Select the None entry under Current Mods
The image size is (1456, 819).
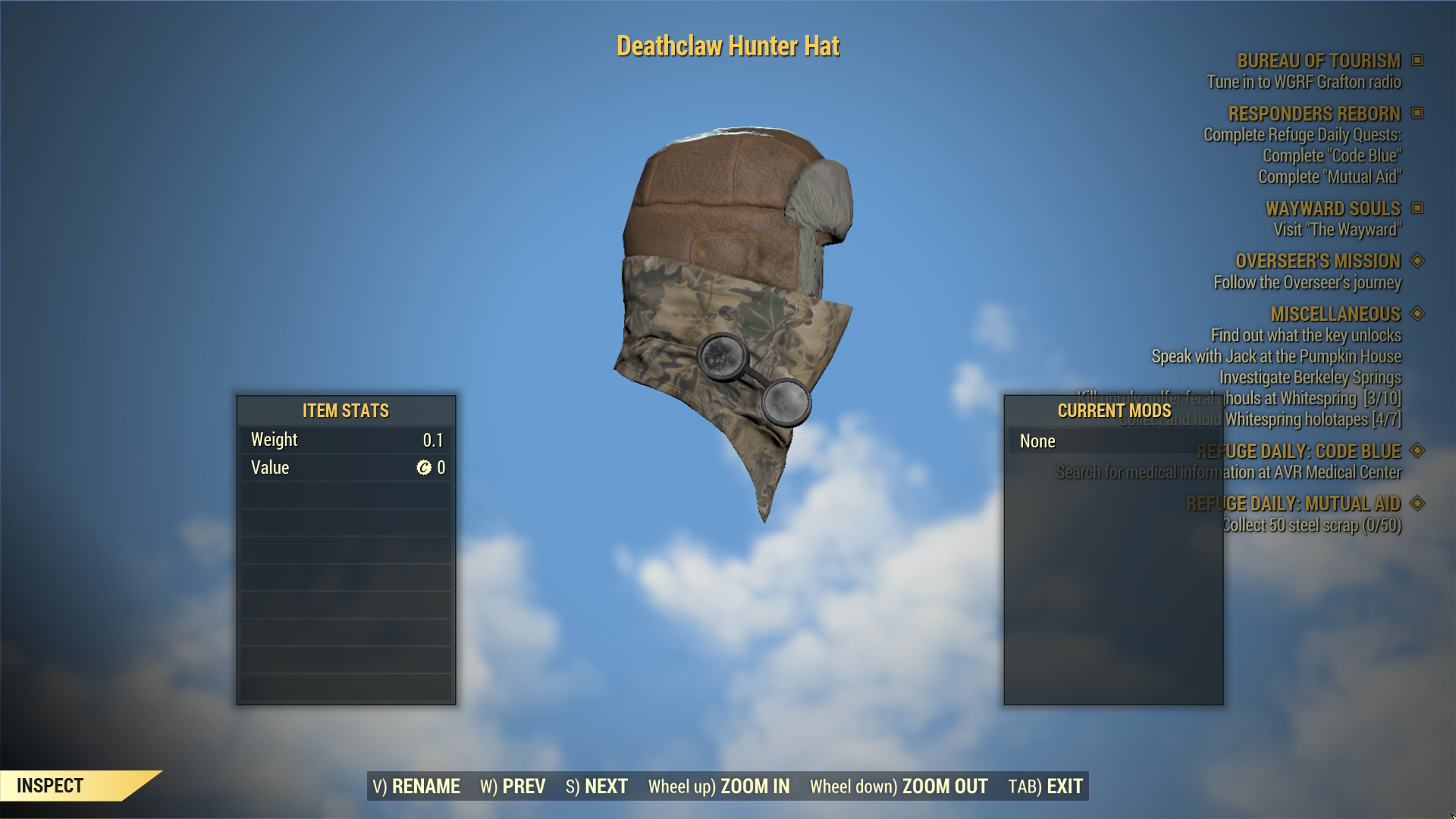[1037, 441]
